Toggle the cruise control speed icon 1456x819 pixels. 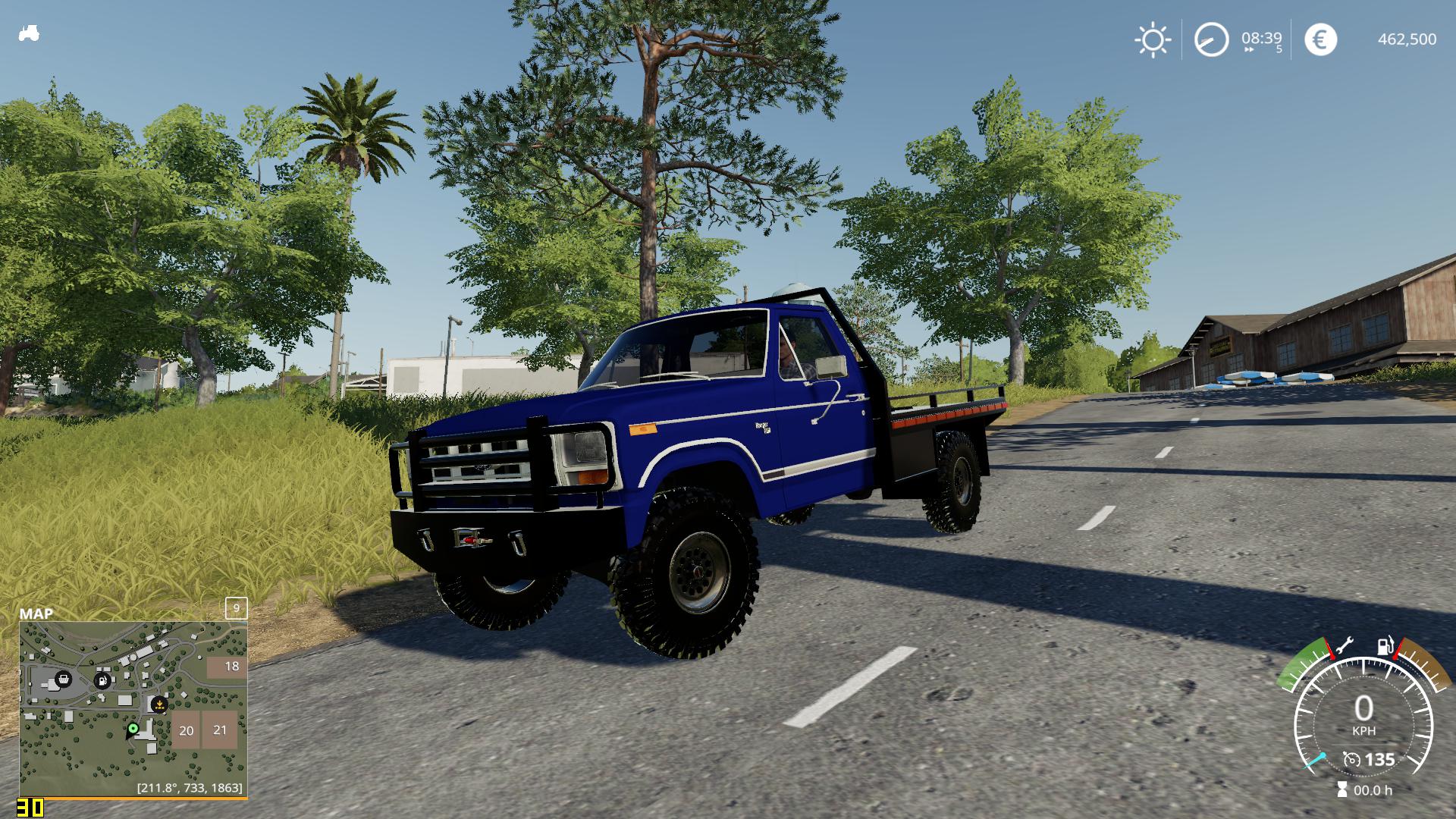pos(1351,759)
